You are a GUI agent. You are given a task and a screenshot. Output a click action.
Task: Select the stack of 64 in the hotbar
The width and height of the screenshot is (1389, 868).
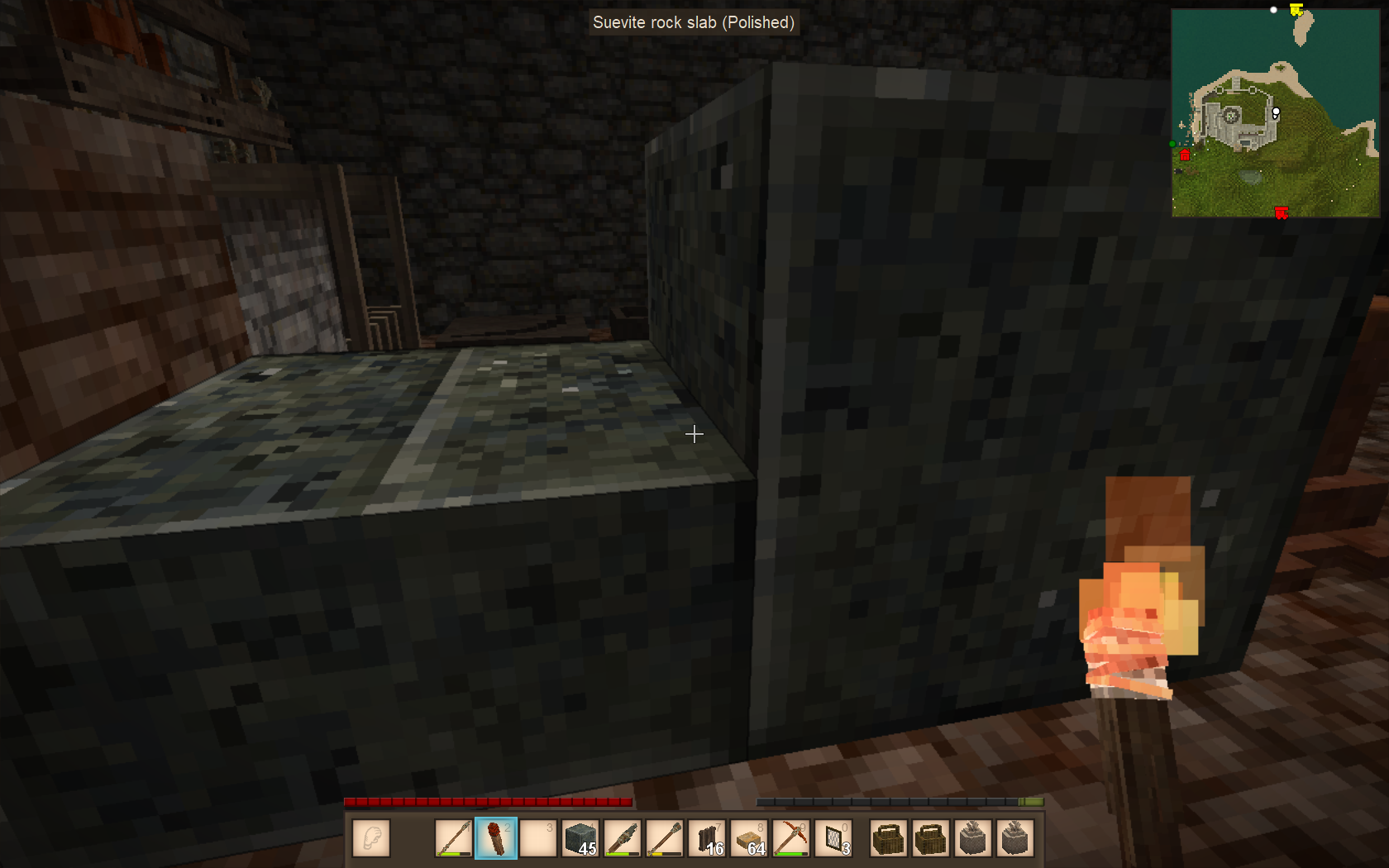point(749,838)
